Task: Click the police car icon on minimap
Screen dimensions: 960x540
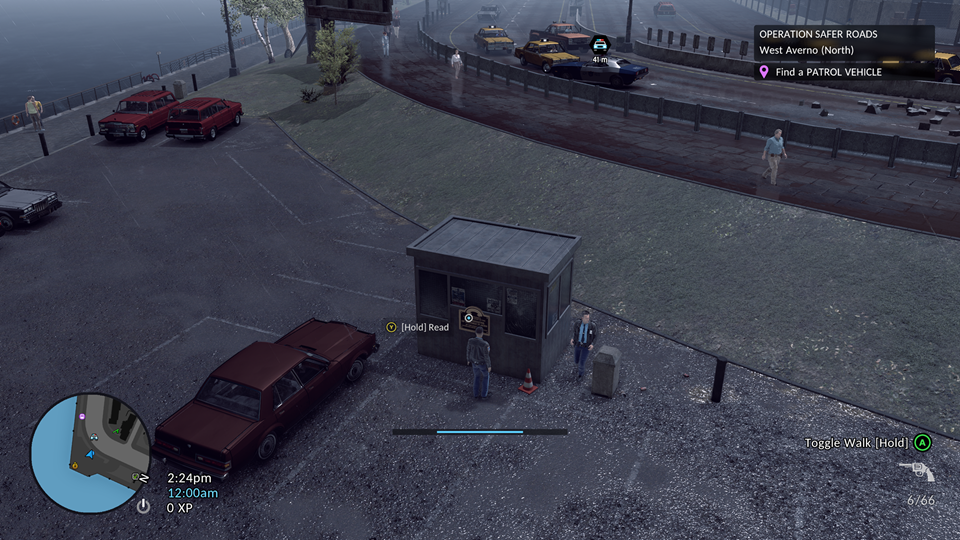Action: pyautogui.click(x=93, y=437)
